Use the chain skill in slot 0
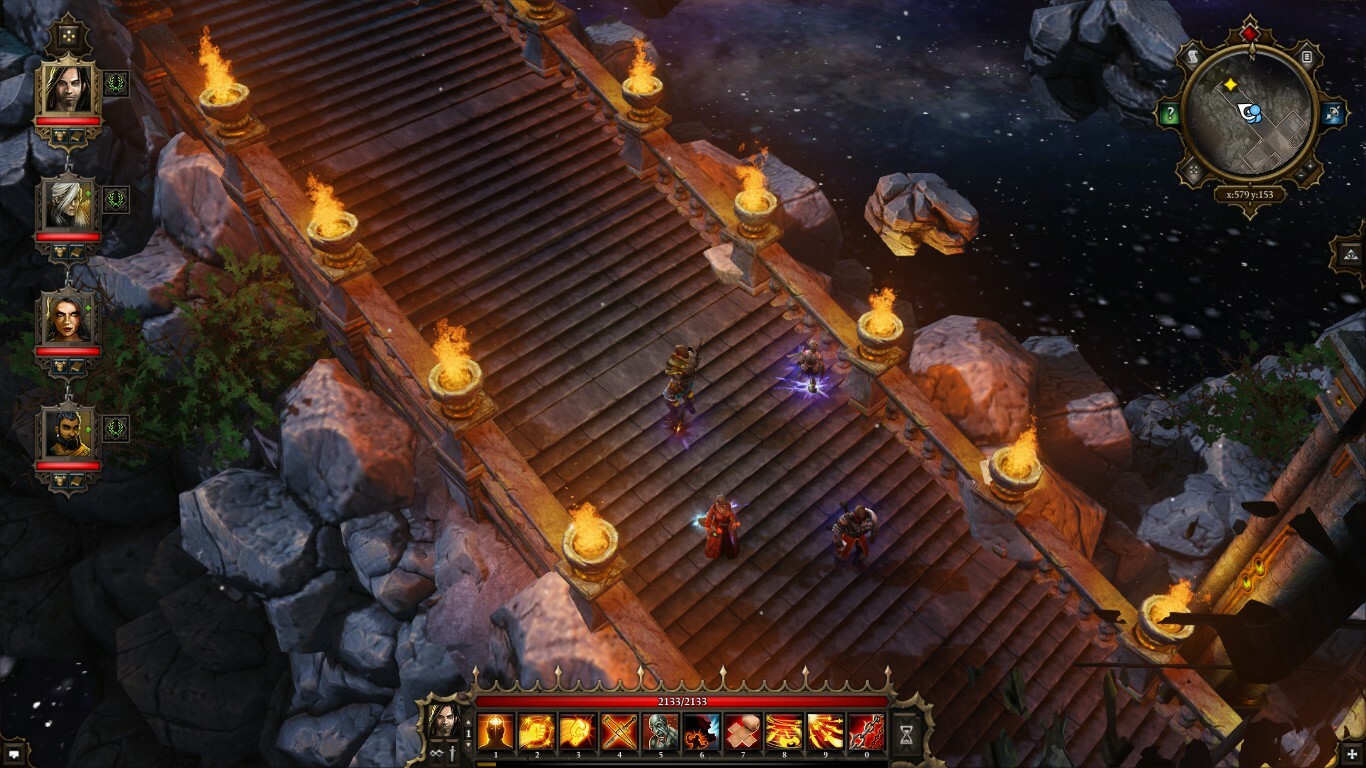The height and width of the screenshot is (768, 1366). (866, 732)
